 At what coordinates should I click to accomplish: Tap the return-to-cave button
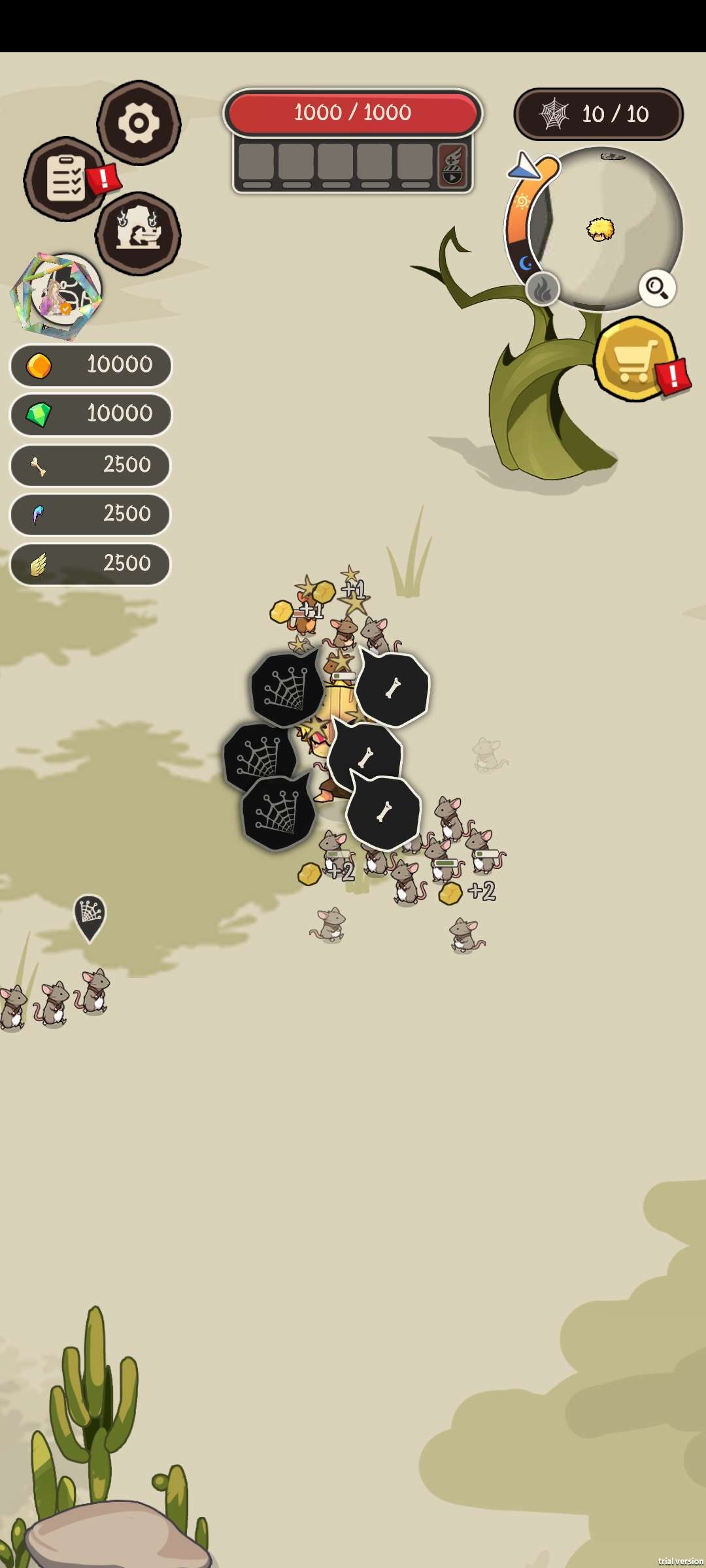pyautogui.click(x=138, y=233)
